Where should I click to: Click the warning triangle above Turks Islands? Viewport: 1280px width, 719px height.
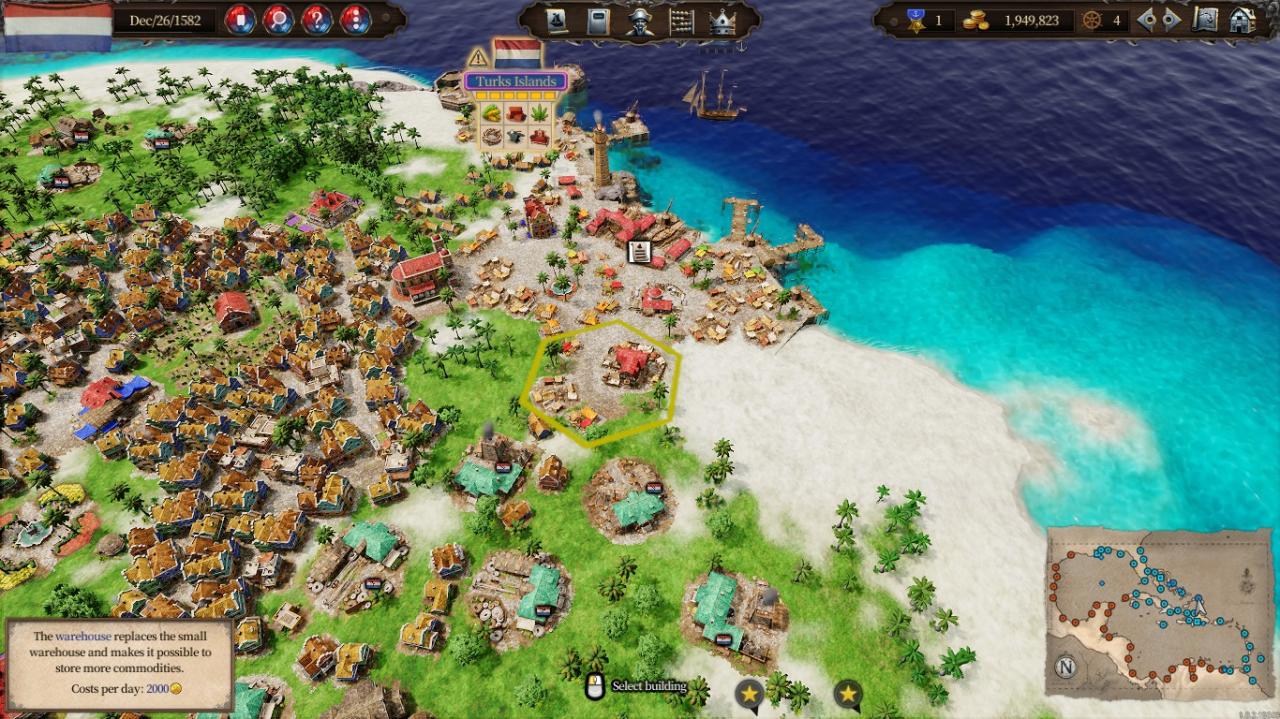pos(478,57)
